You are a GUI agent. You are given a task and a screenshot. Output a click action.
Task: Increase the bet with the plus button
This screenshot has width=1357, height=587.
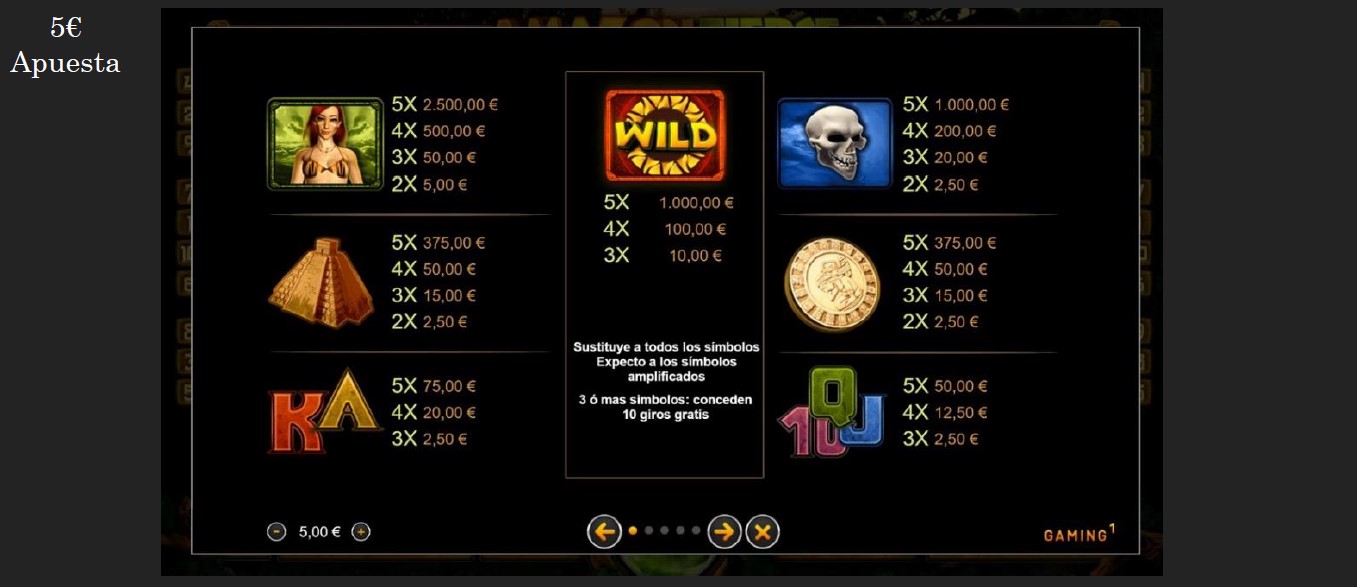coord(361,532)
